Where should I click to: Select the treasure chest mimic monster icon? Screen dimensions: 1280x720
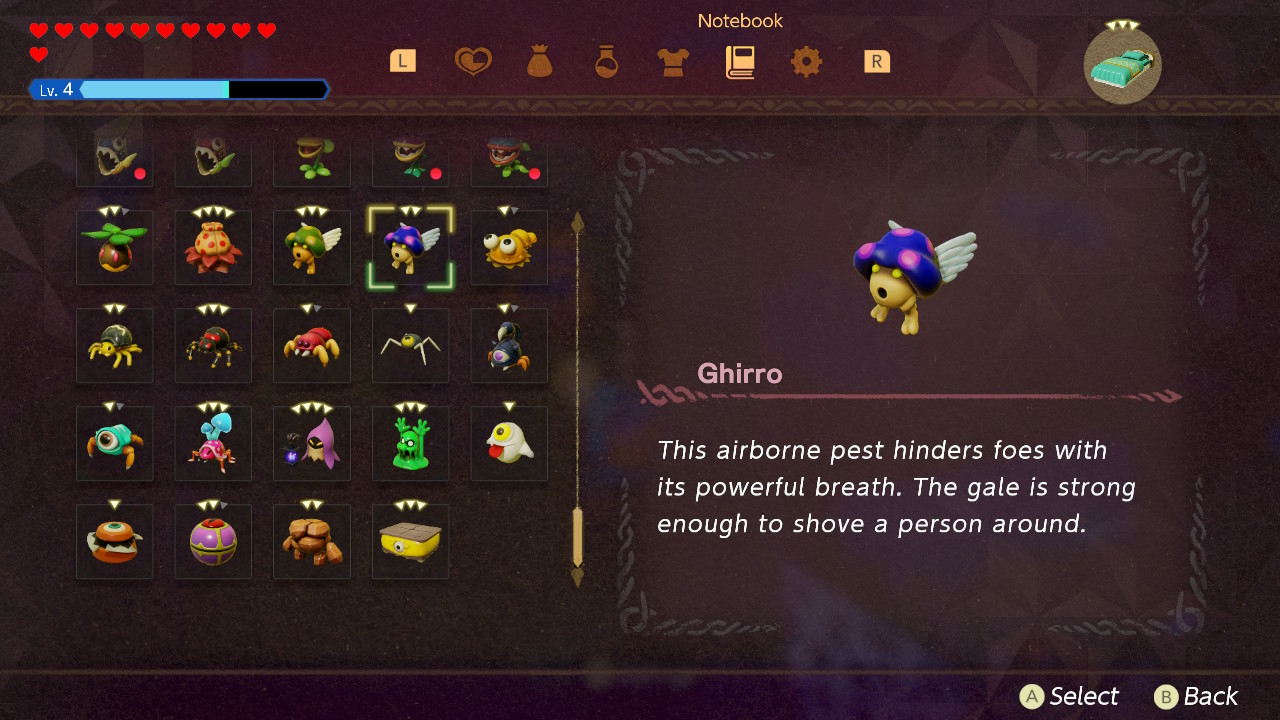410,541
